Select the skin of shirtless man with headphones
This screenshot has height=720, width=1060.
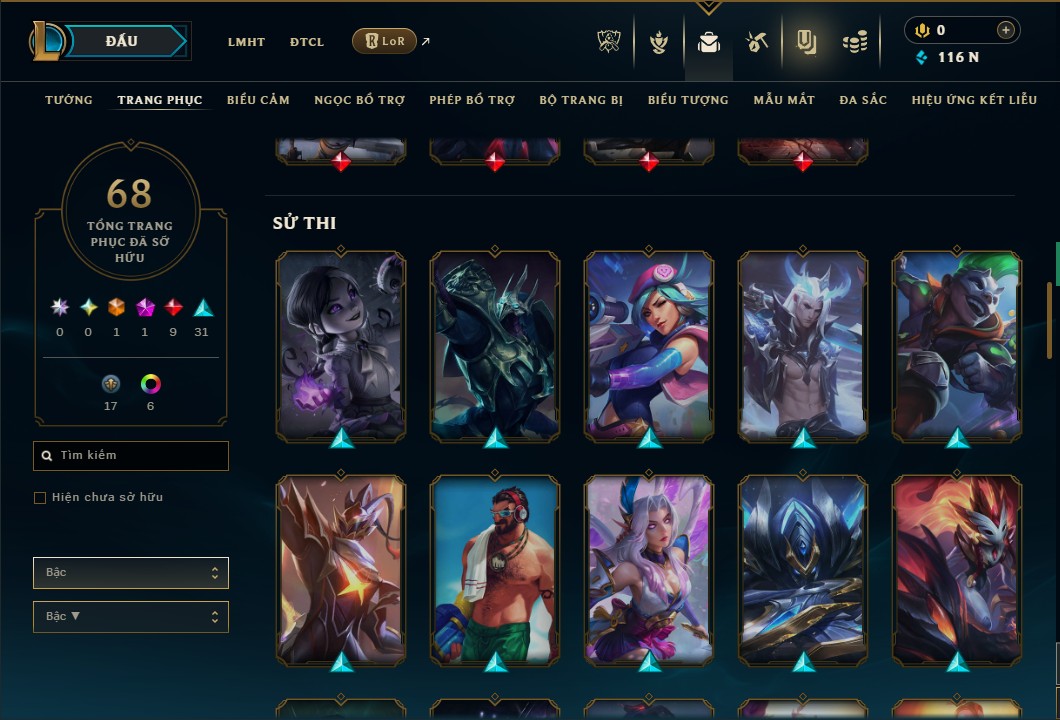pyautogui.click(x=495, y=570)
